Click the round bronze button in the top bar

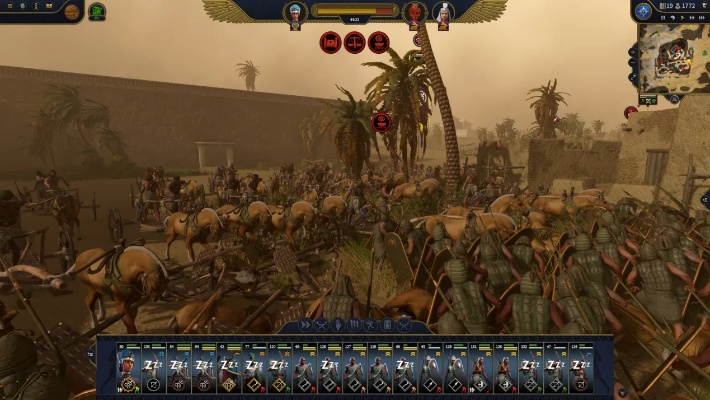72,12
